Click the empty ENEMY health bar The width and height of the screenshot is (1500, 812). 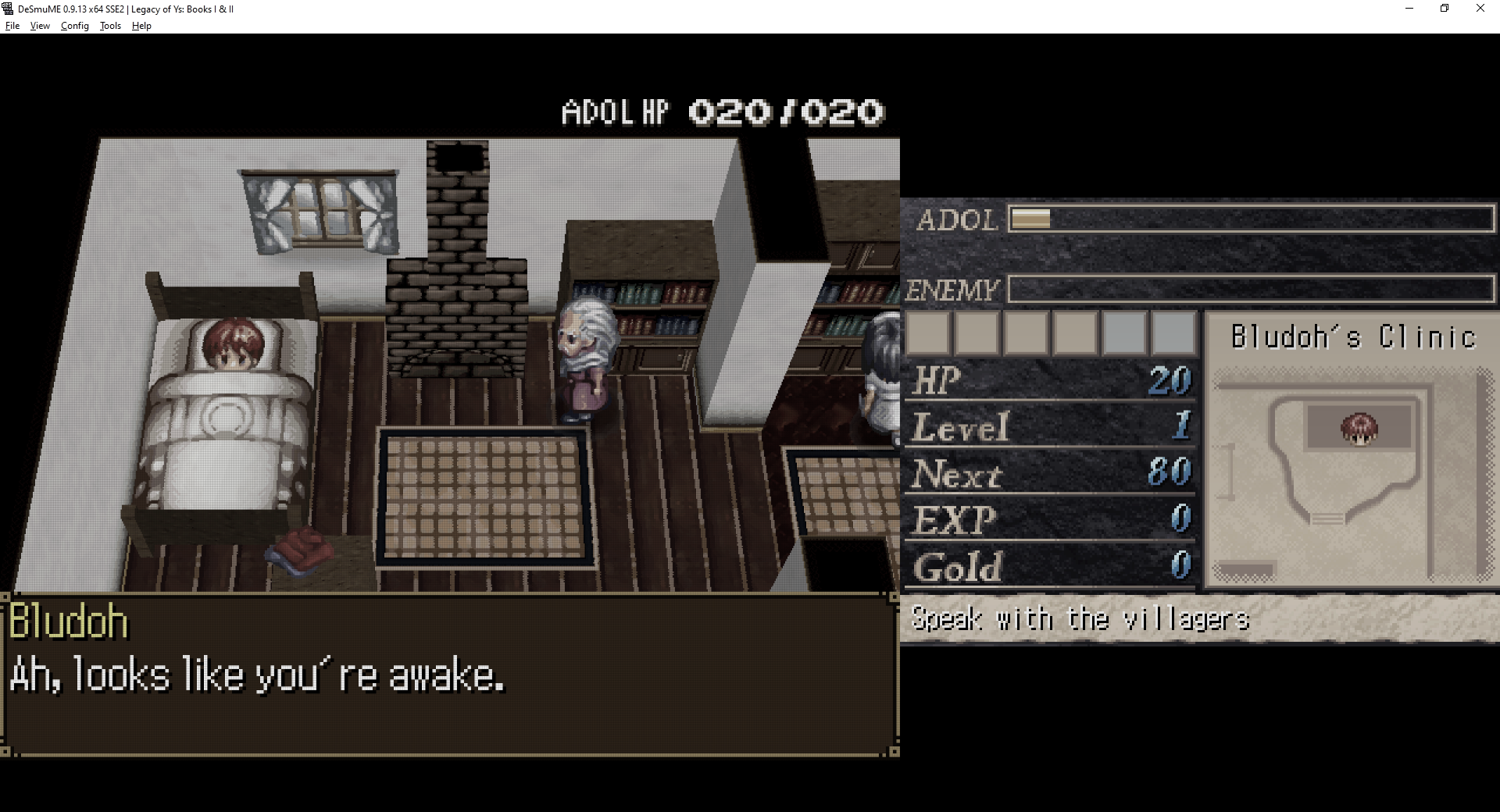(1250, 289)
